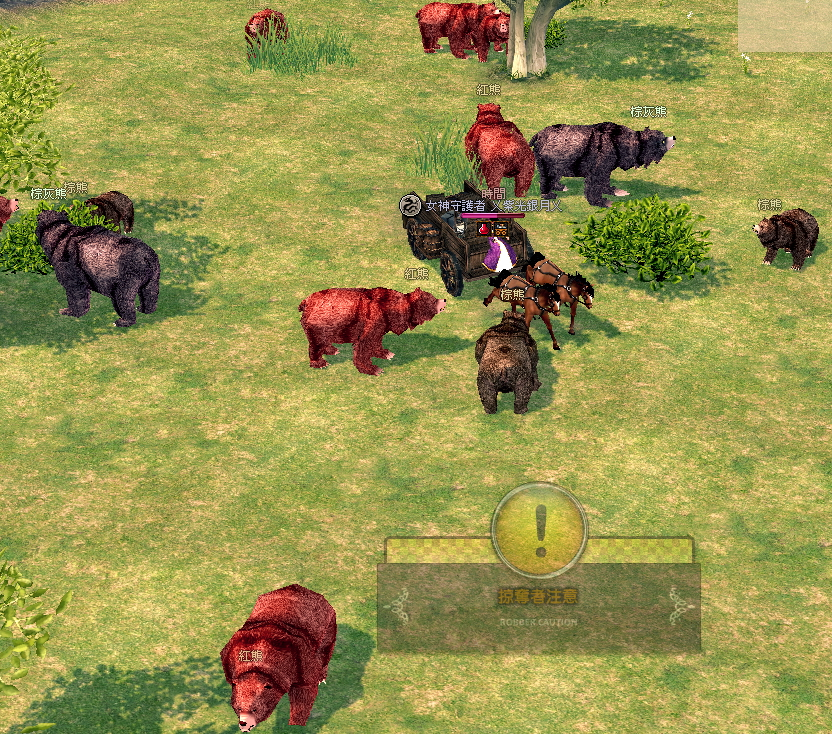Click the exclamation mark alert icon

(x=540, y=530)
